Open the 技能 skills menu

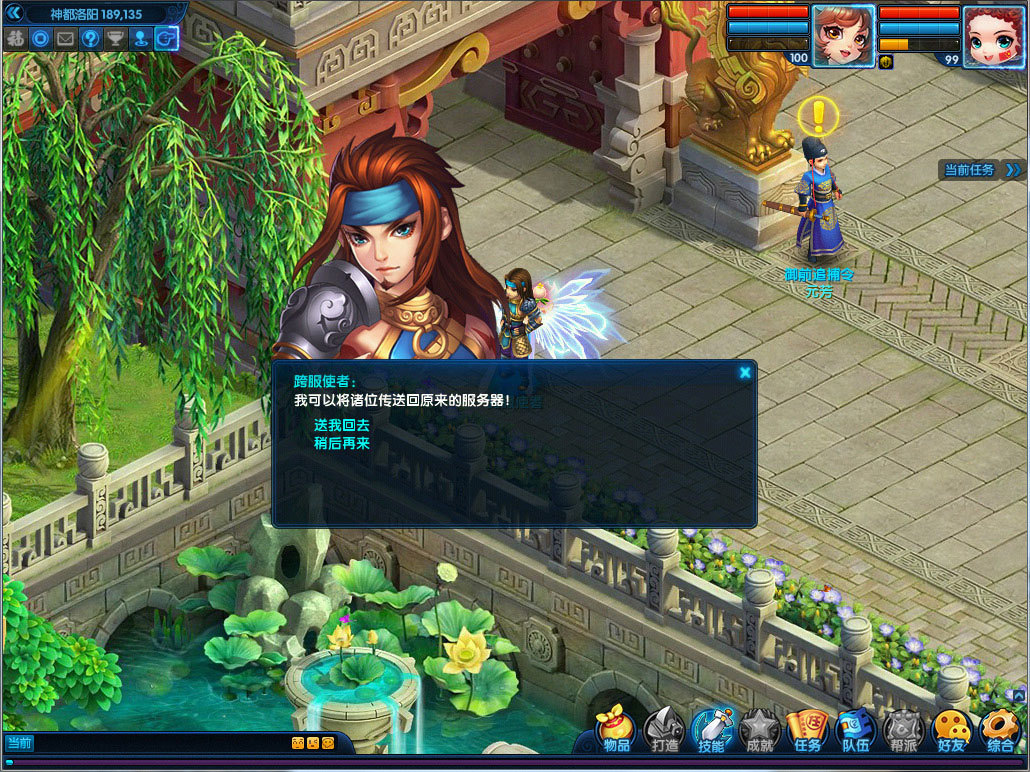click(712, 731)
